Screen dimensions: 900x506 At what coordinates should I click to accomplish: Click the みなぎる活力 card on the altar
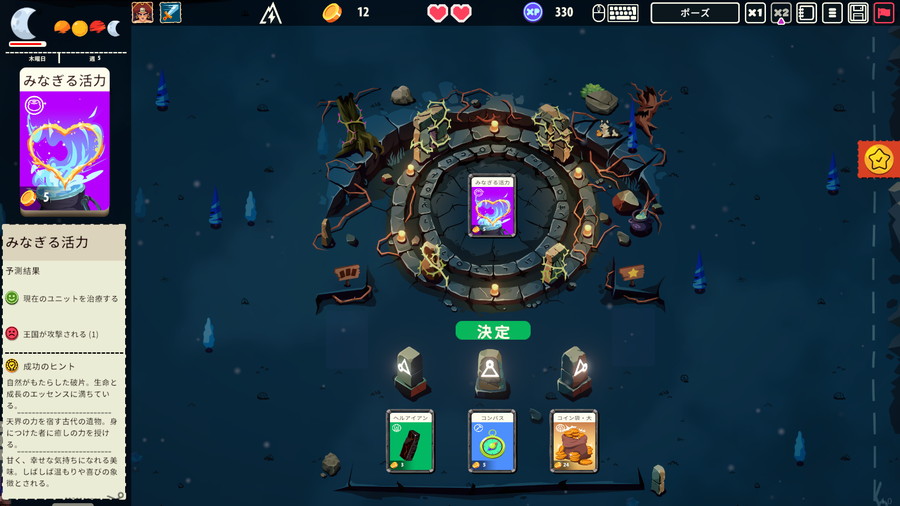pos(492,206)
